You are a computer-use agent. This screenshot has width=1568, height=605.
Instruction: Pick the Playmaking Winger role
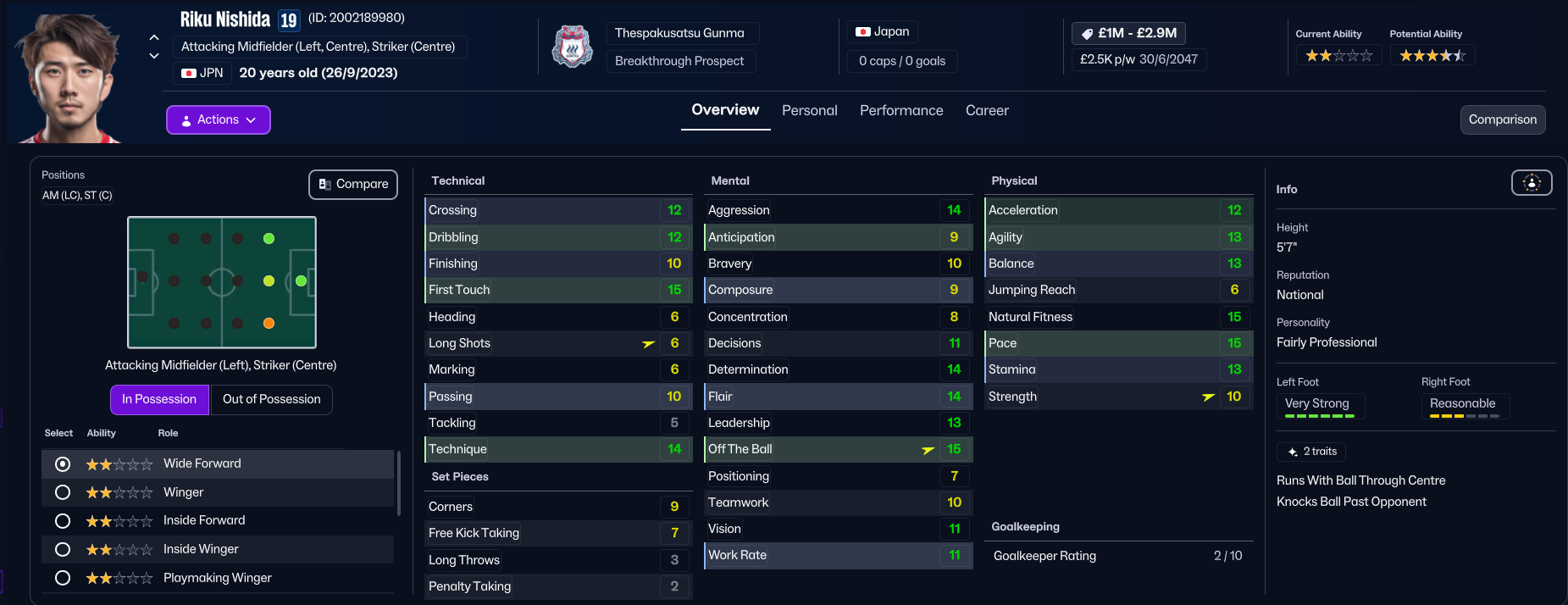(63, 578)
